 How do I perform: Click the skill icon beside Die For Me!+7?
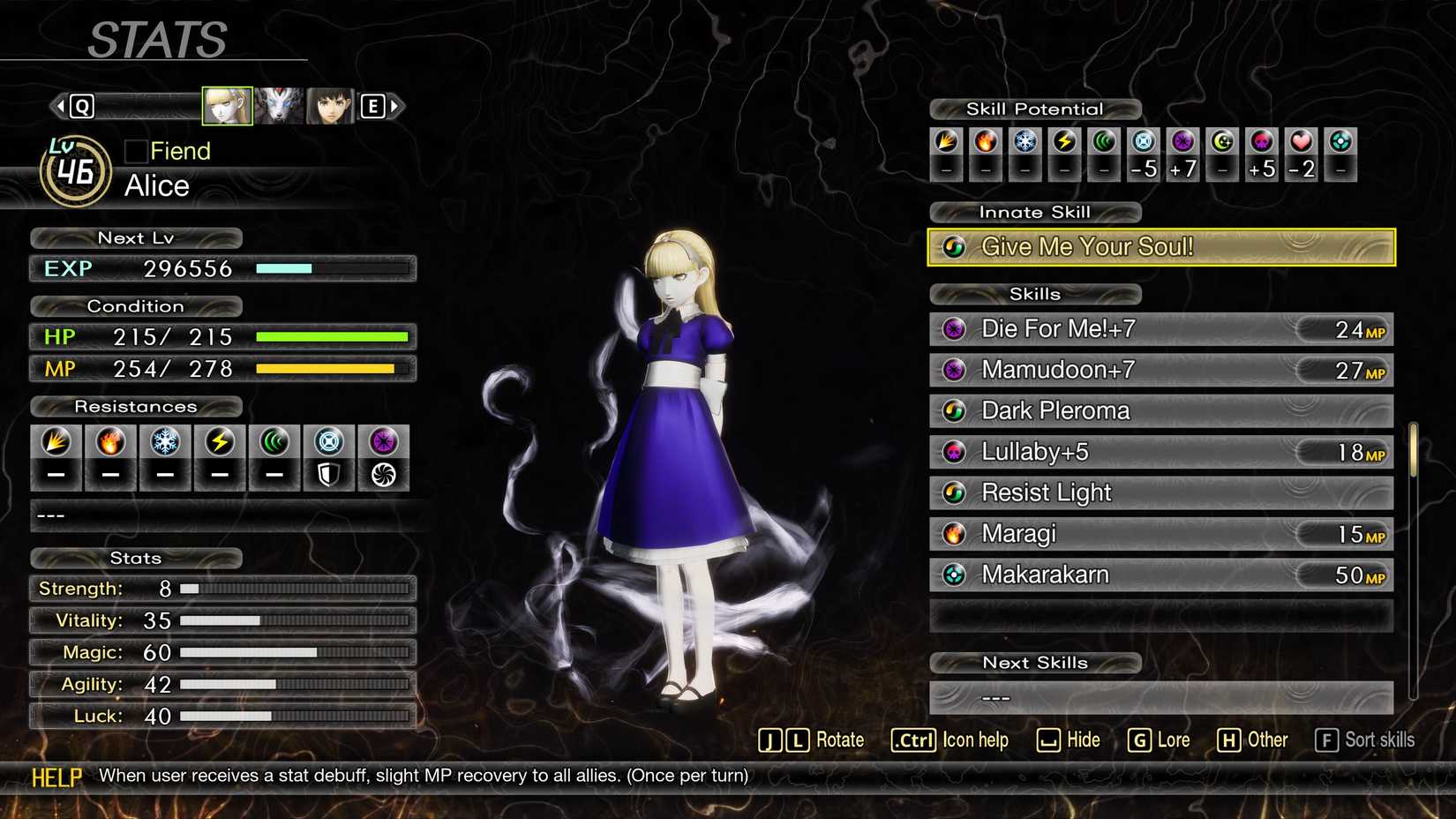click(956, 328)
